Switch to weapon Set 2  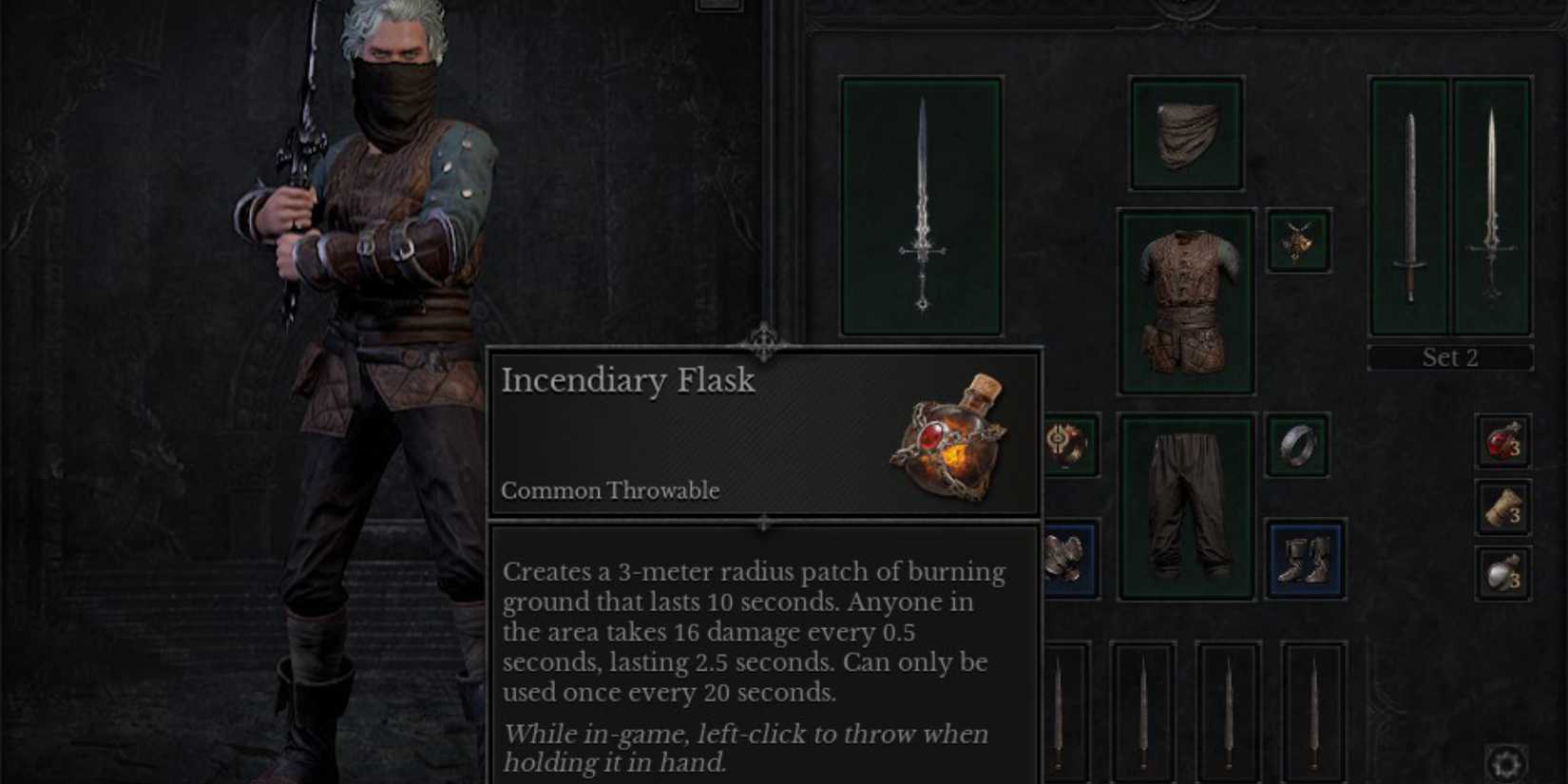(x=1449, y=358)
